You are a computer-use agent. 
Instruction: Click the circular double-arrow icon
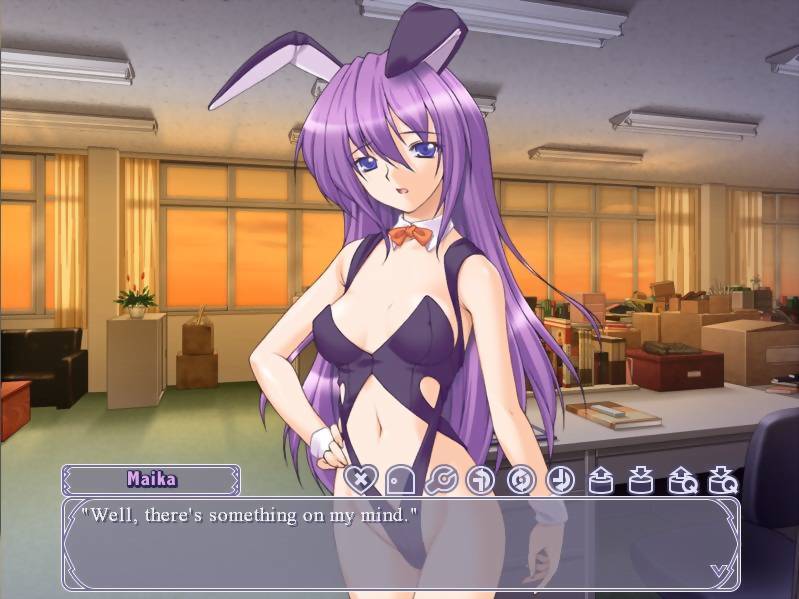click(521, 480)
